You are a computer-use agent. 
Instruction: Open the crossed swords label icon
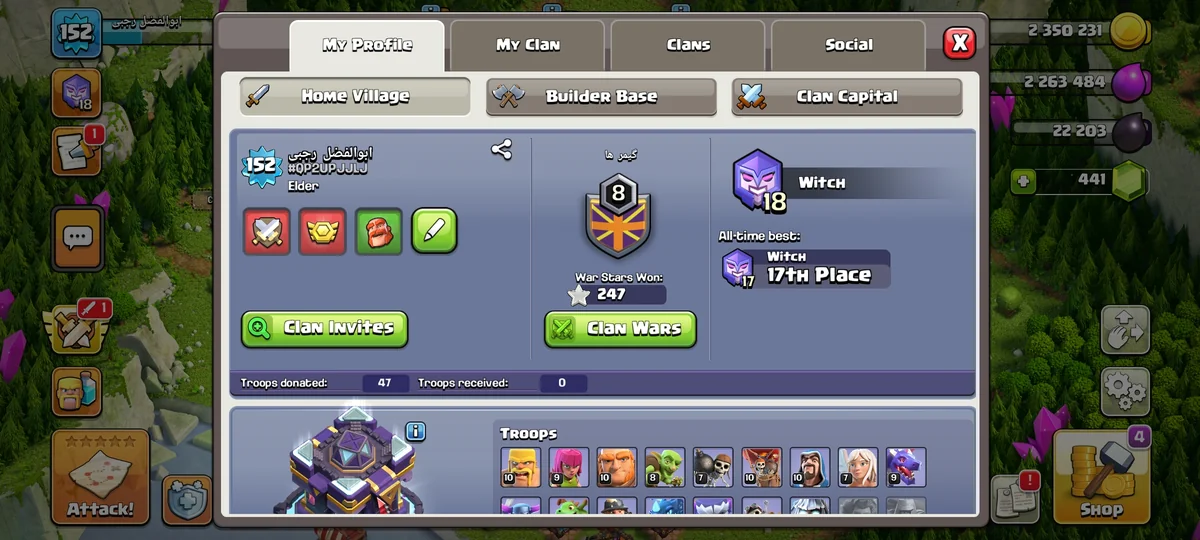point(267,232)
